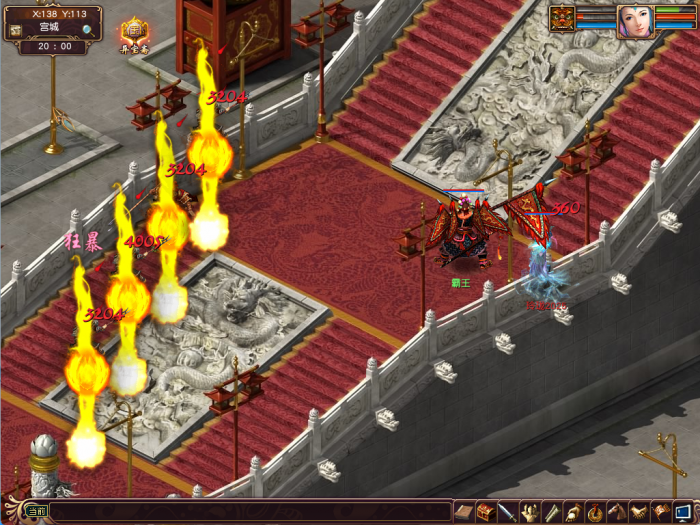This screenshot has width=700, height=525.
Task: Toggle the 当前 chat channel button
Action: pos(36,512)
